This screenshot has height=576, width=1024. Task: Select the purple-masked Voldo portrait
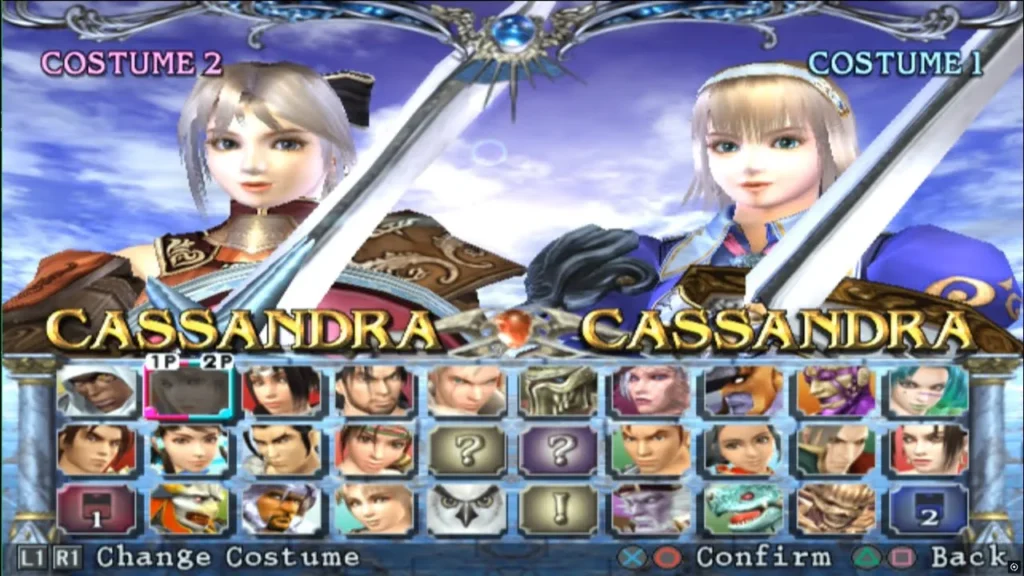835,391
